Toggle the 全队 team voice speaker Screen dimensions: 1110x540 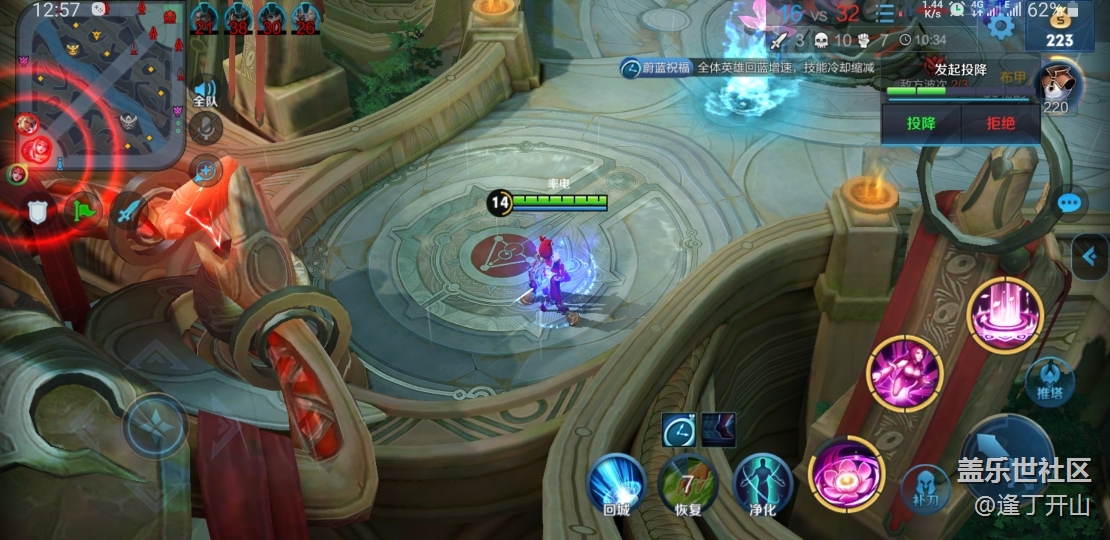[x=205, y=91]
